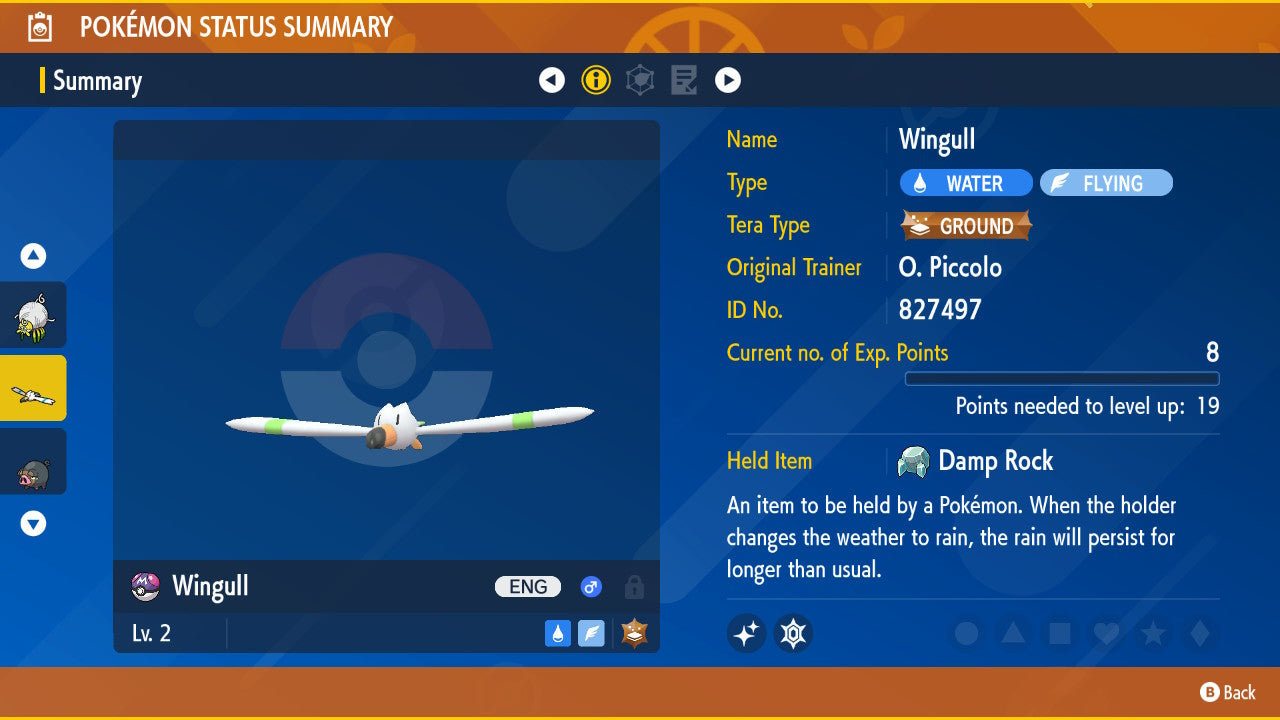The width and height of the screenshot is (1280, 720).
Task: Click the Damp Rock held item
Action: (x=976, y=461)
